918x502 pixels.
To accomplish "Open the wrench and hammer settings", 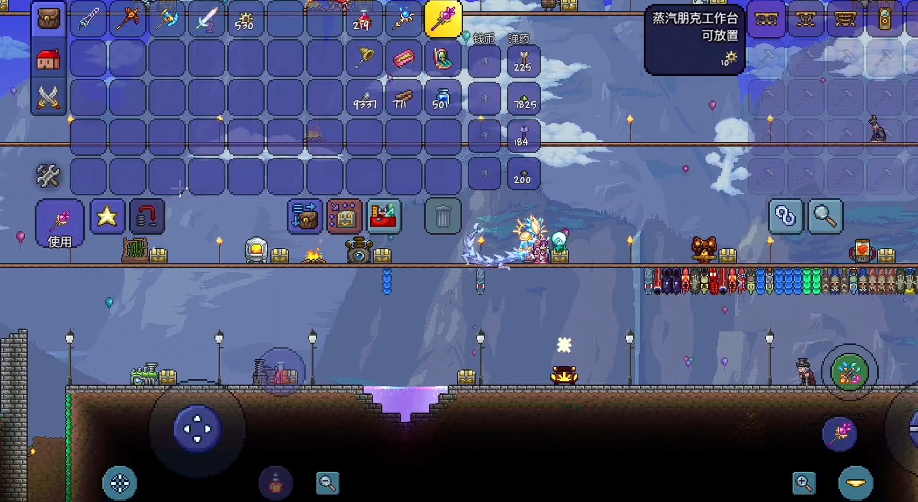I will 48,176.
